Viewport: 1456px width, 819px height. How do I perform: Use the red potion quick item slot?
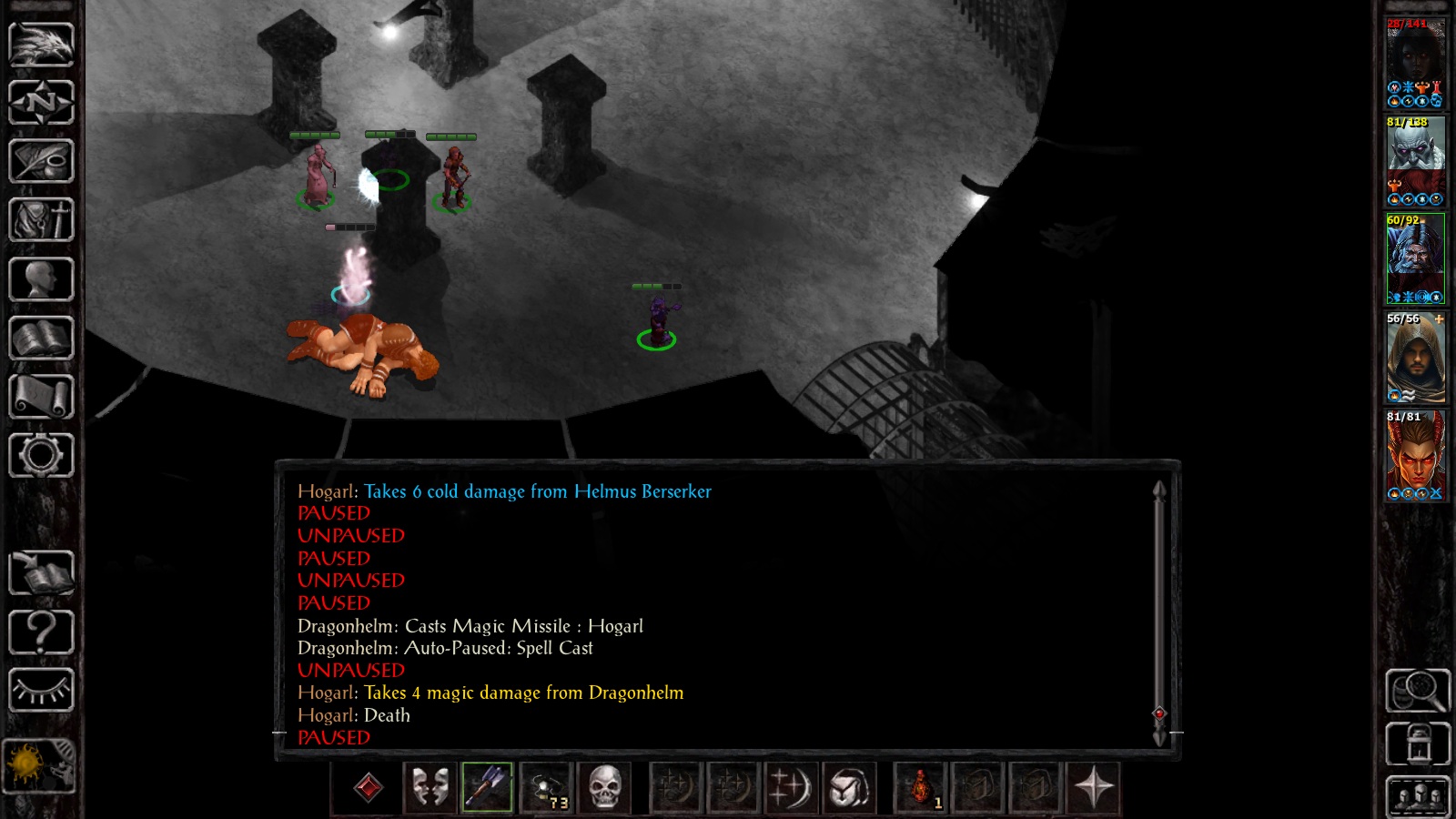pyautogui.click(x=921, y=787)
